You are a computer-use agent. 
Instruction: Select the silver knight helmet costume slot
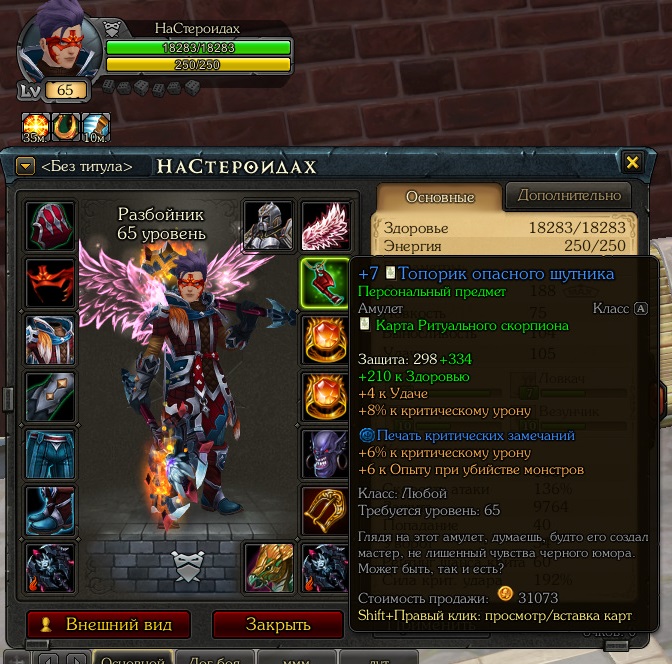(269, 227)
